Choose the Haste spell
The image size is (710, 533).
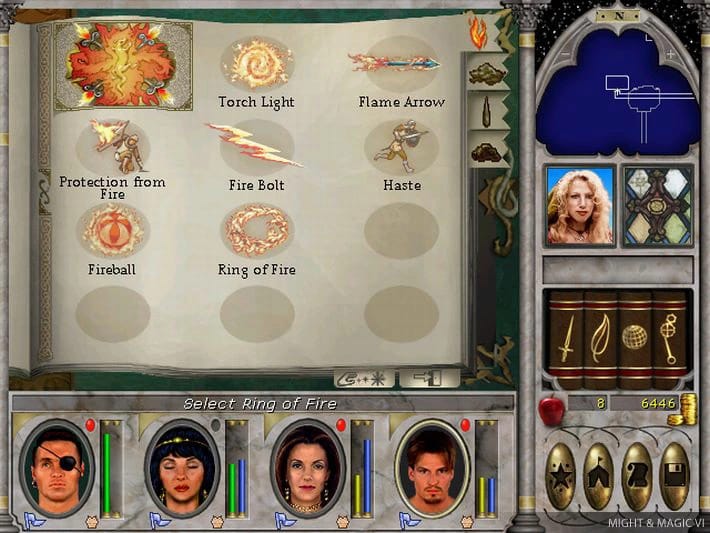point(400,146)
